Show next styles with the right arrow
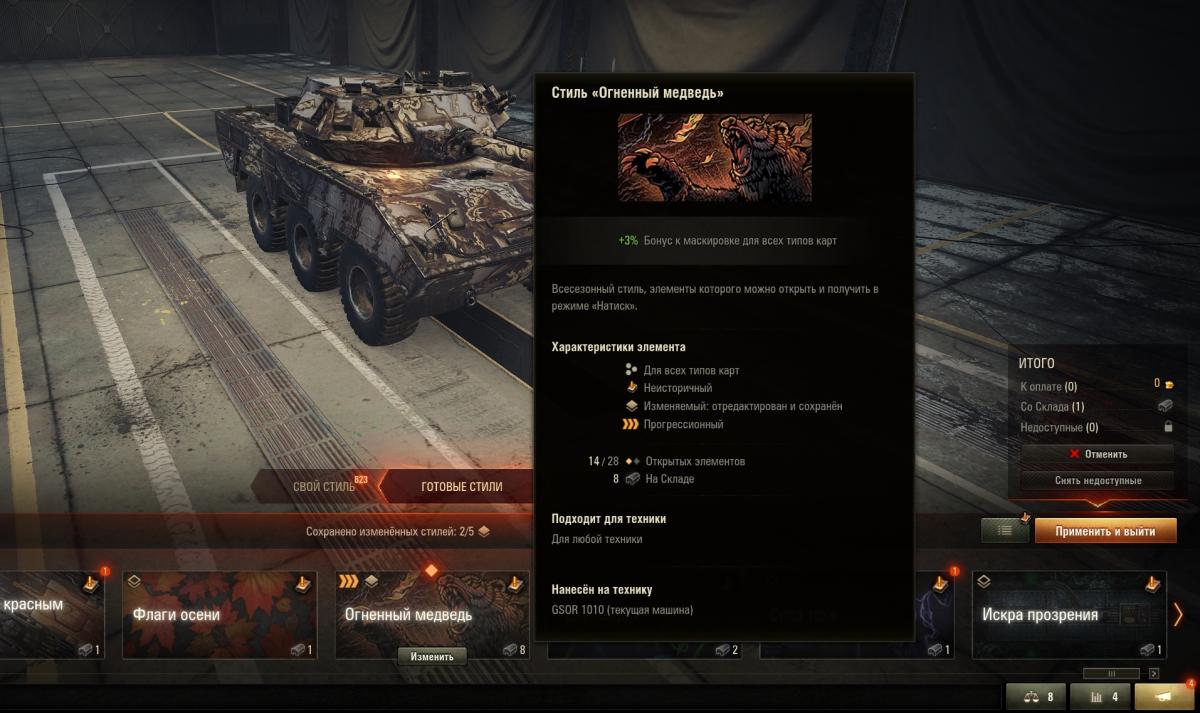Screen dimensions: 1200x713 1179,615
